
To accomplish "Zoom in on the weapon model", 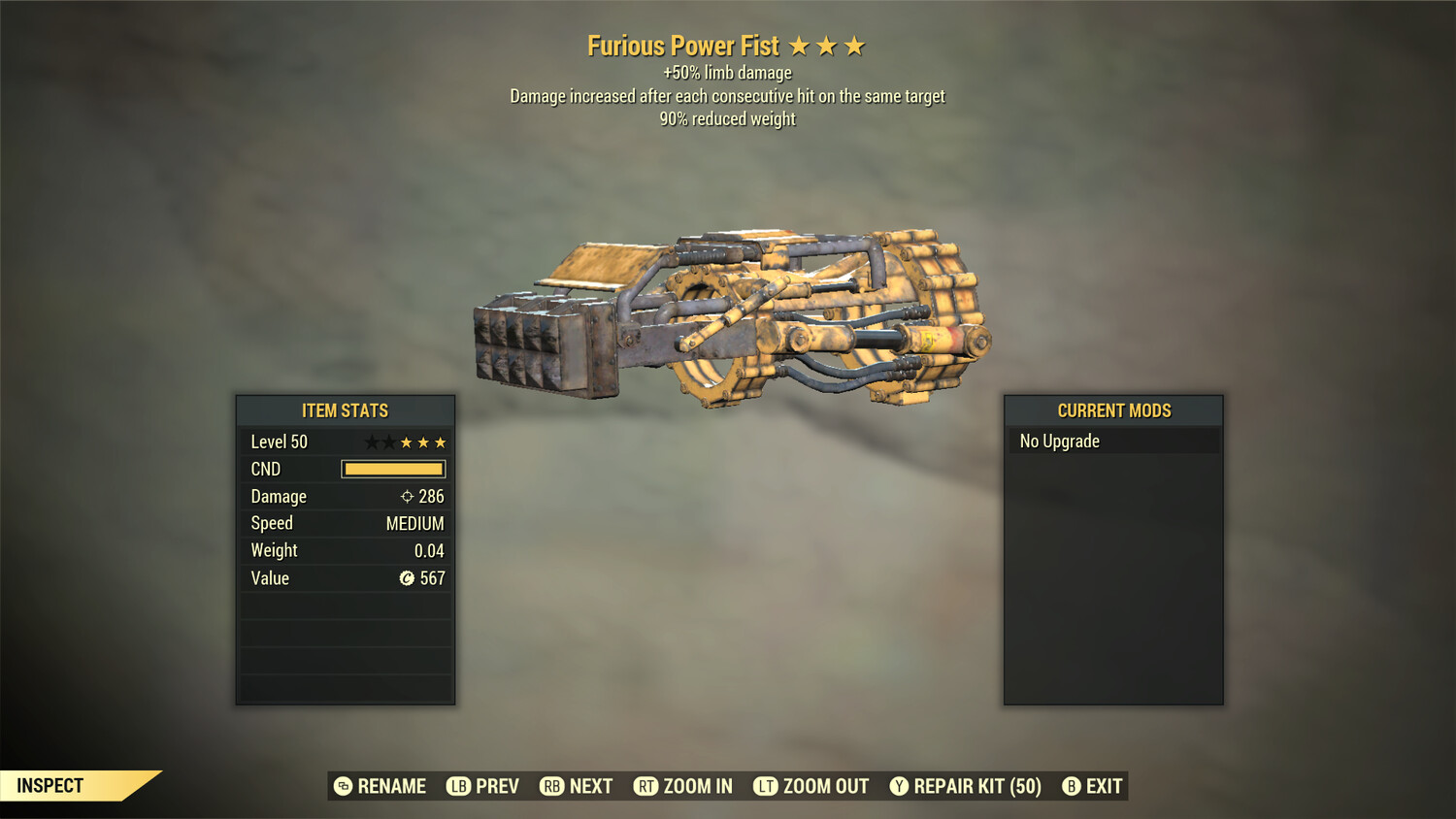I will click(x=683, y=786).
